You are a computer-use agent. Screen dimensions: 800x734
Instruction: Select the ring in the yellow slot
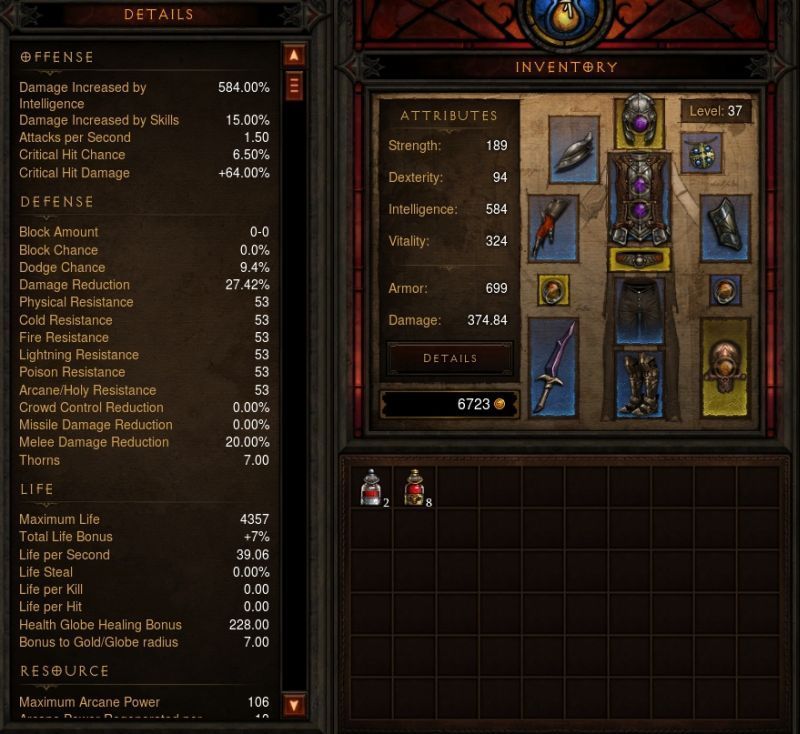pos(553,290)
